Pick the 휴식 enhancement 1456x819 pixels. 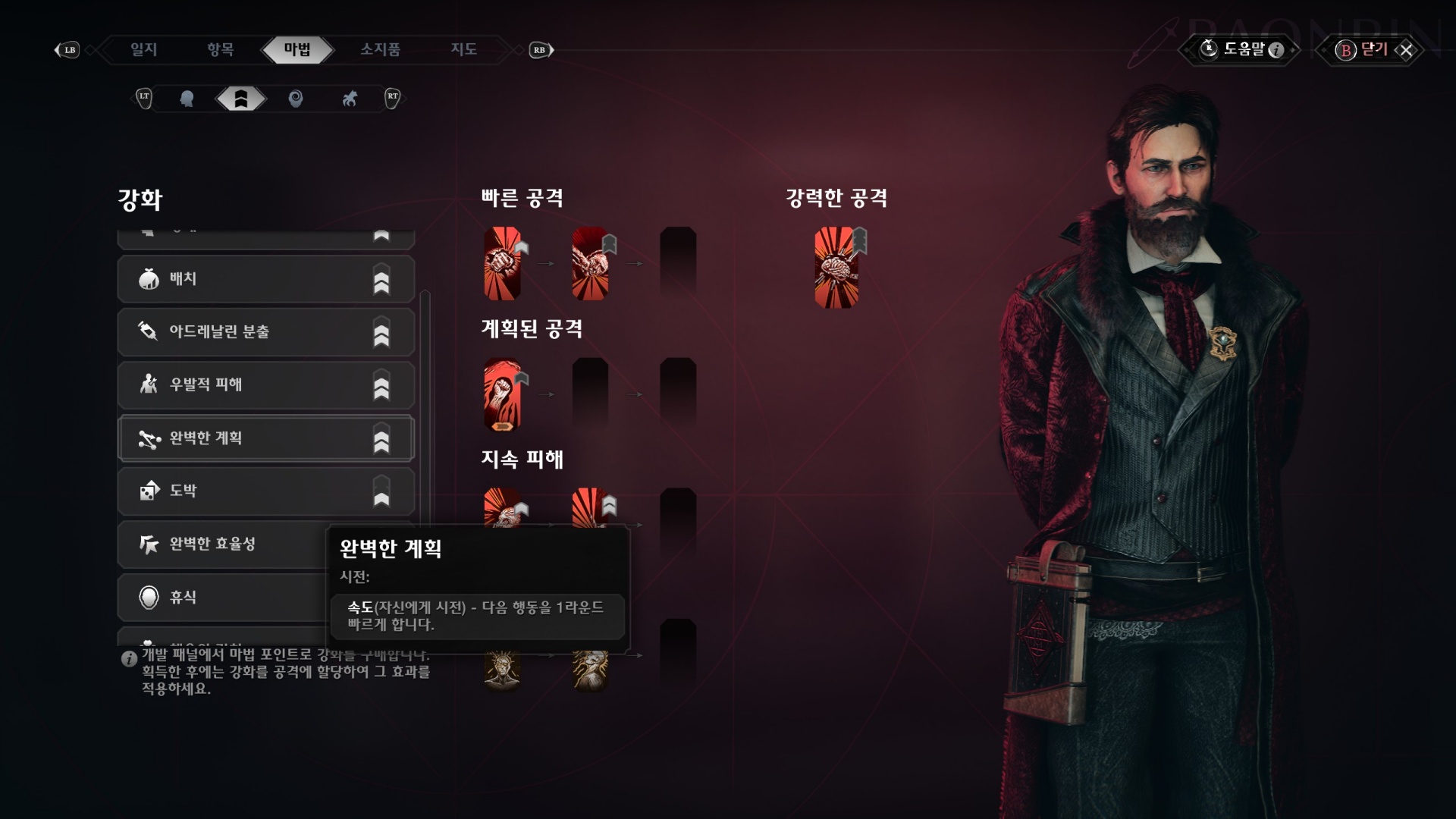220,598
